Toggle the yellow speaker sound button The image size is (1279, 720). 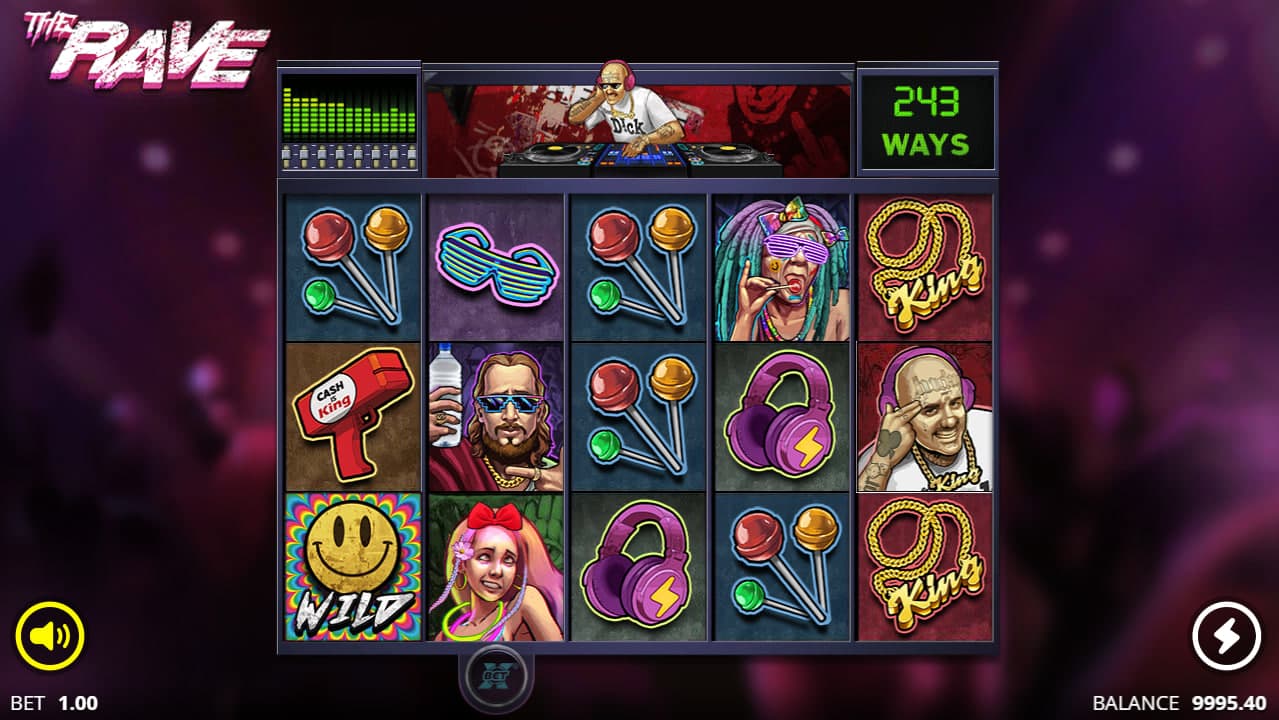click(50, 635)
